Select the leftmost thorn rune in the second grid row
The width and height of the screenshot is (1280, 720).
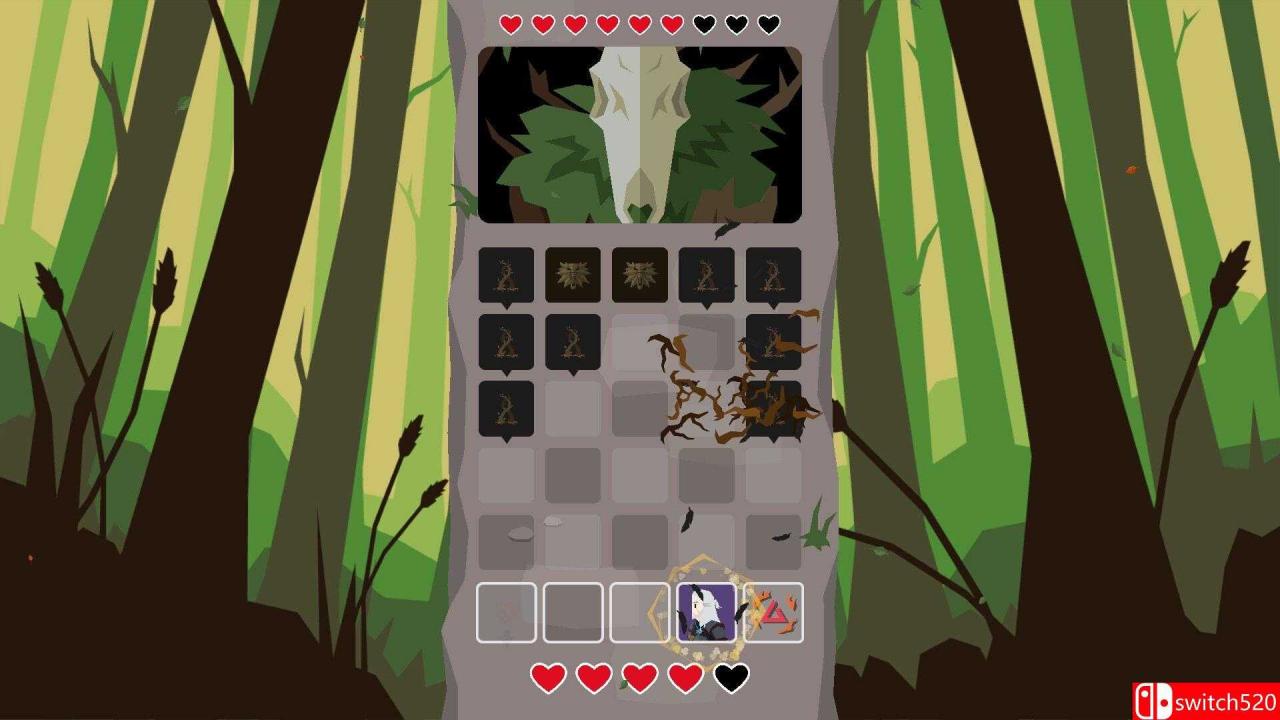[x=504, y=343]
